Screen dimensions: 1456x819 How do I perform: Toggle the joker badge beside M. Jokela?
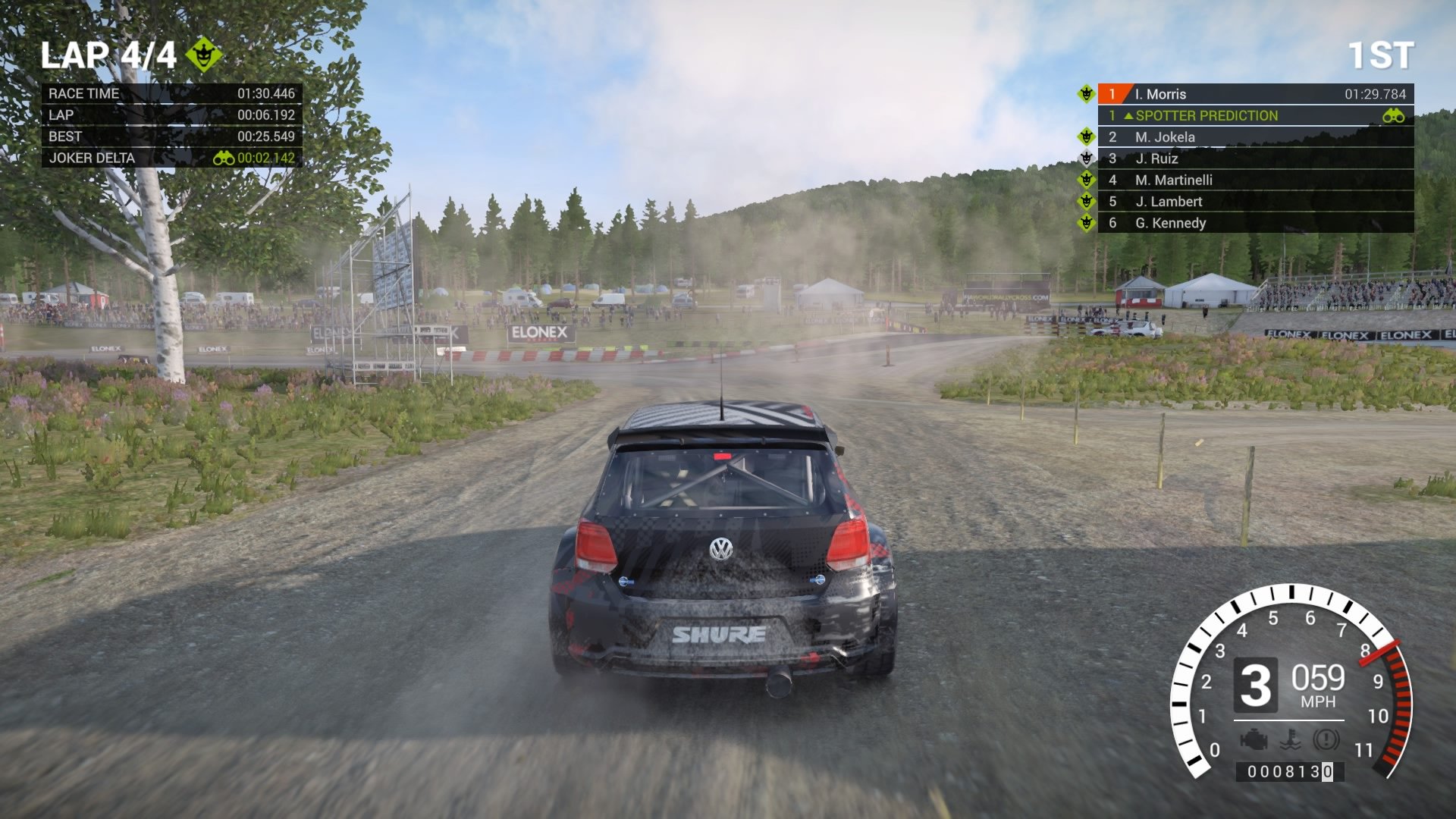coord(1087,137)
